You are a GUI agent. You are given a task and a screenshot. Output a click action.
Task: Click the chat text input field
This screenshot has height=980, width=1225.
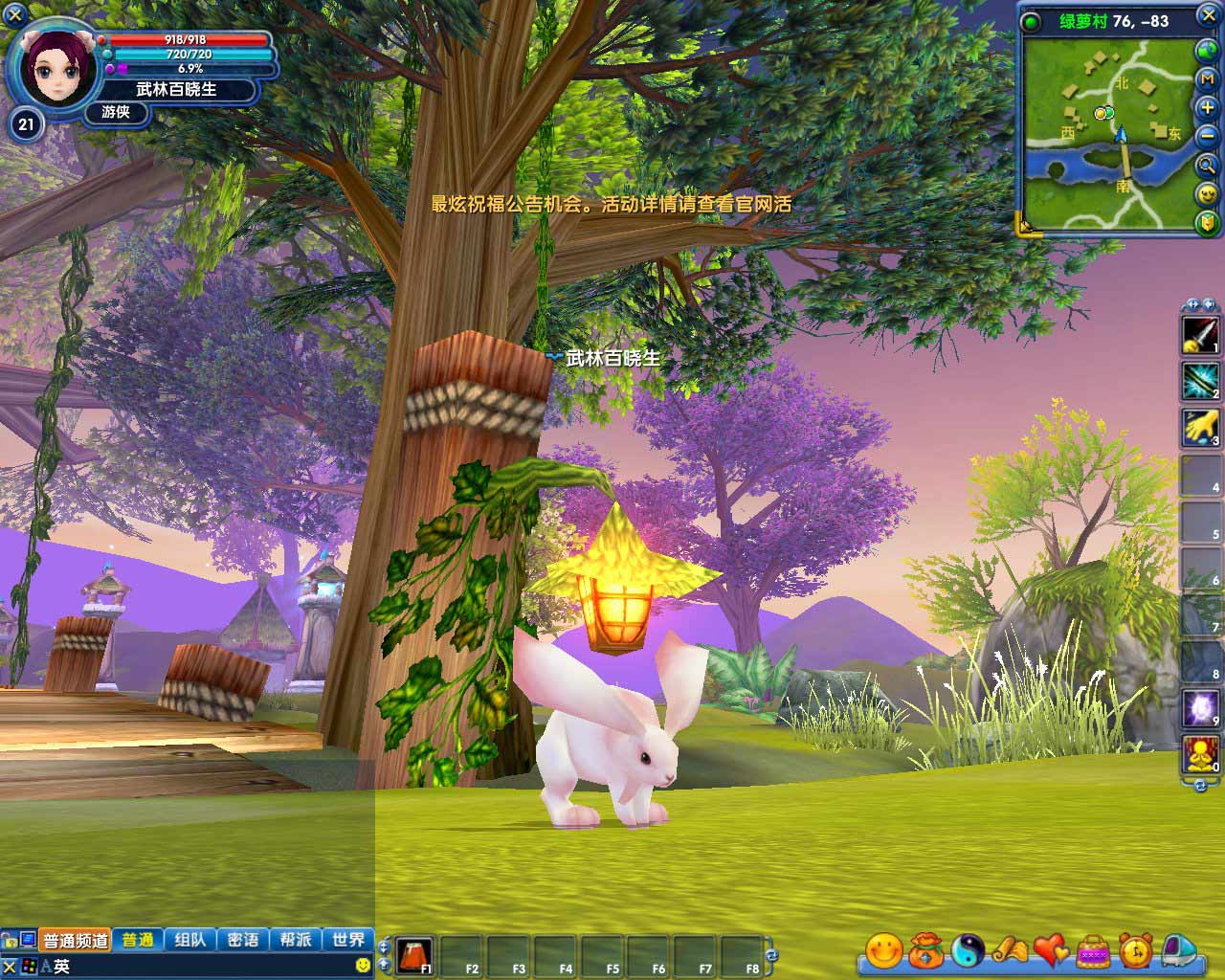[201, 967]
